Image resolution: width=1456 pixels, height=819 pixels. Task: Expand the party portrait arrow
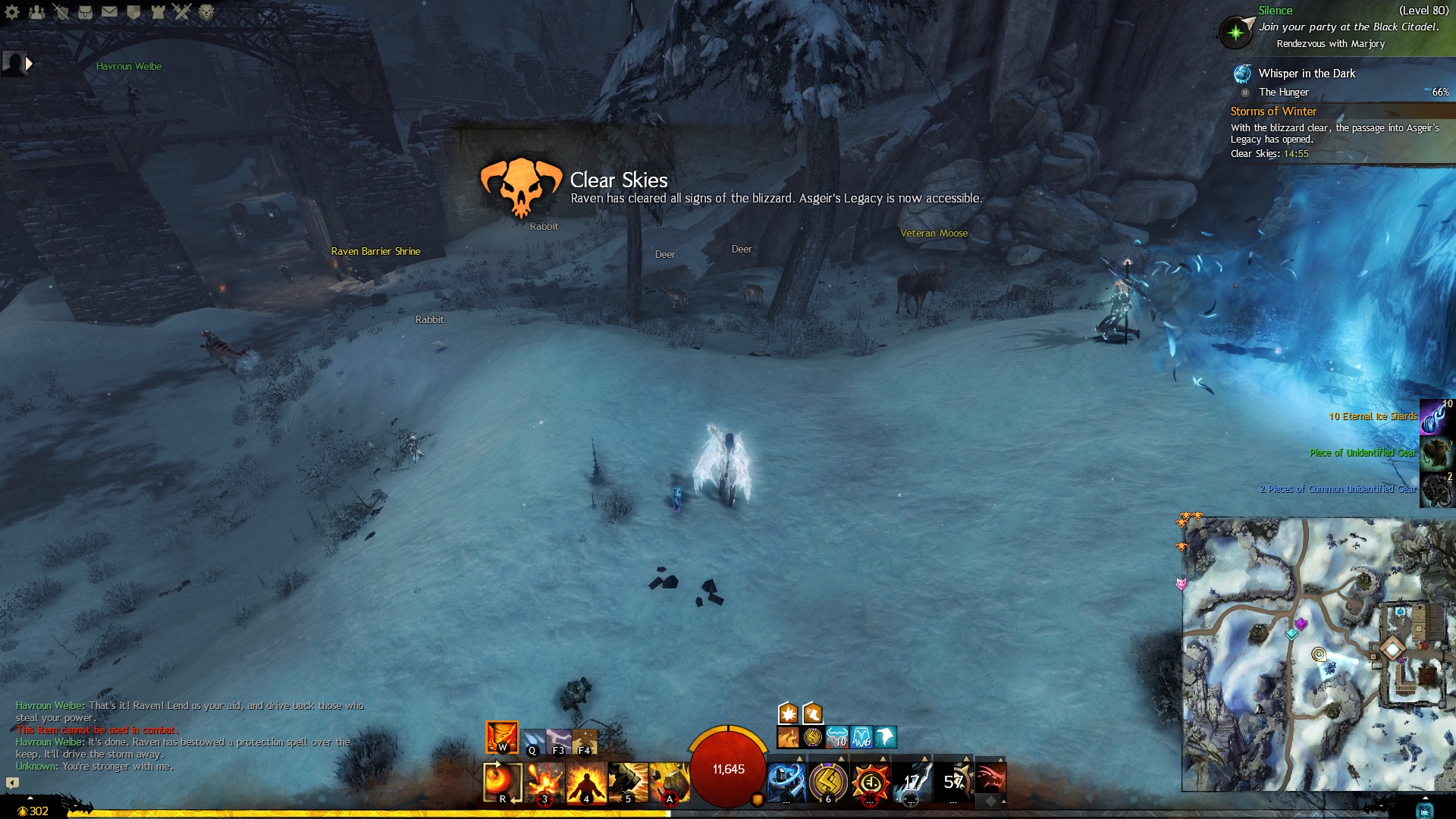tap(29, 64)
